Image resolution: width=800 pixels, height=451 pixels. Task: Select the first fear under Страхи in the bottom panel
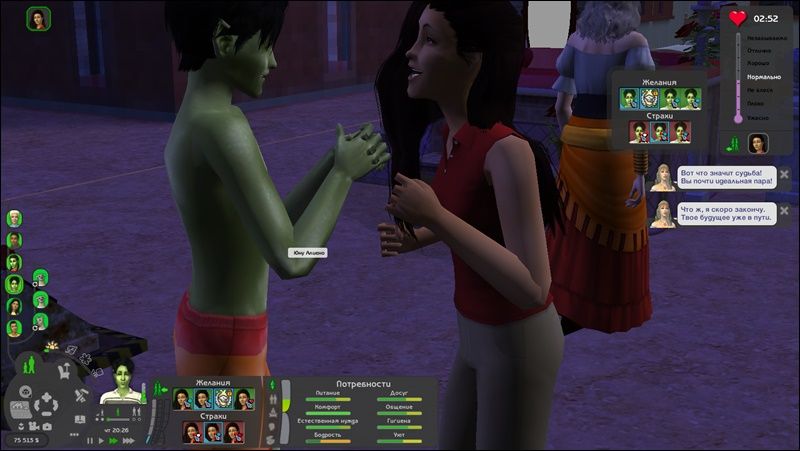191,432
